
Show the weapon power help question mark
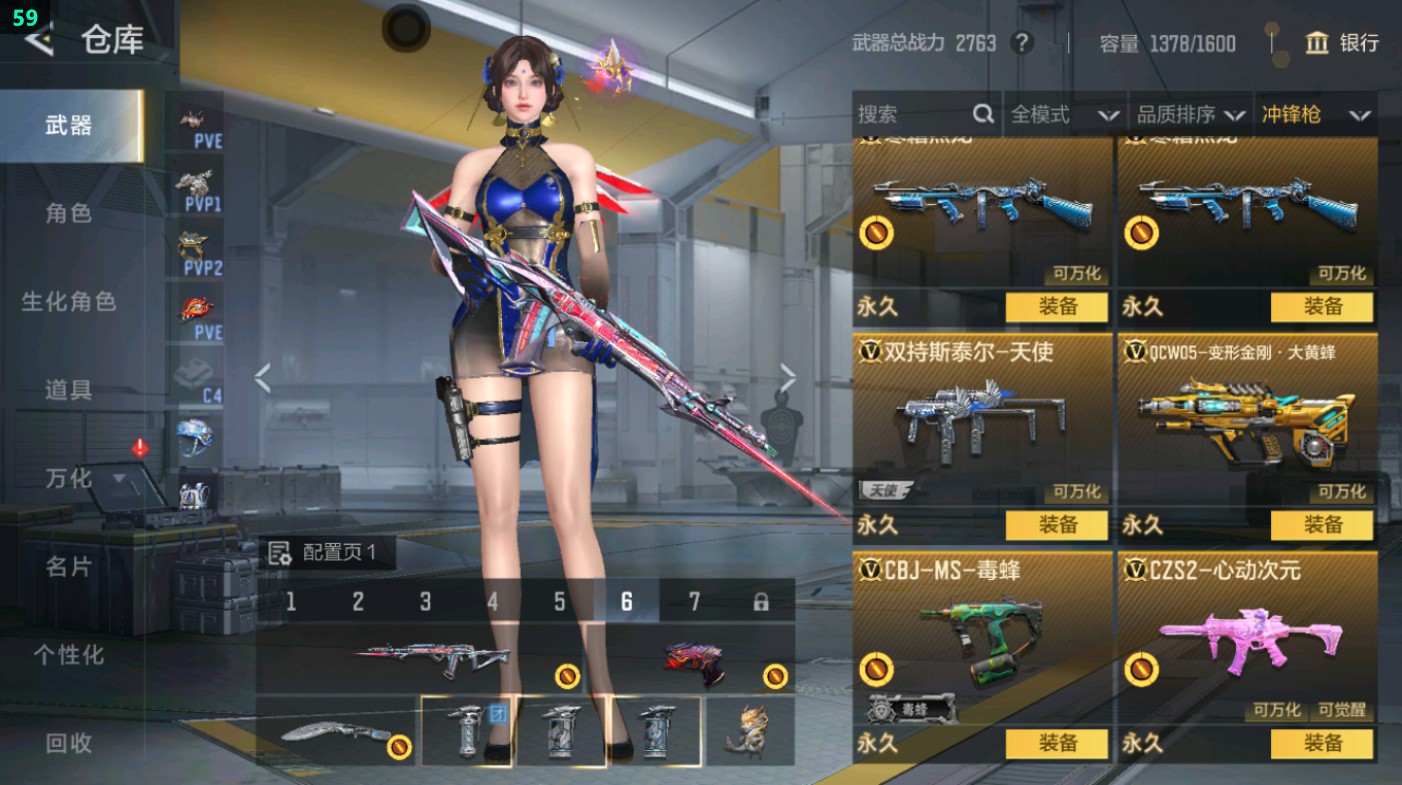1021,43
